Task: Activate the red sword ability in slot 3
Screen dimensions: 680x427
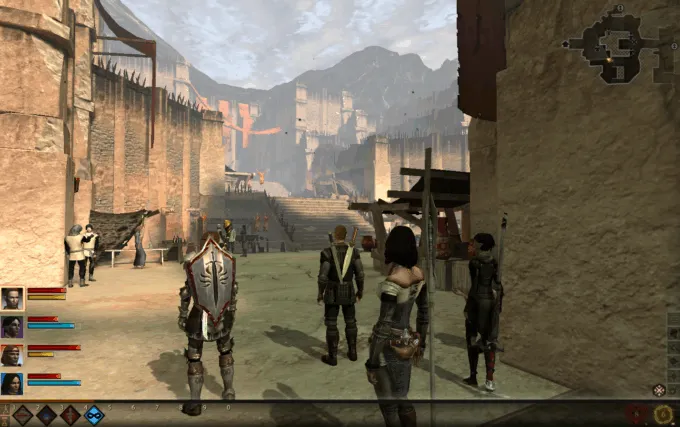Action: coord(71,414)
